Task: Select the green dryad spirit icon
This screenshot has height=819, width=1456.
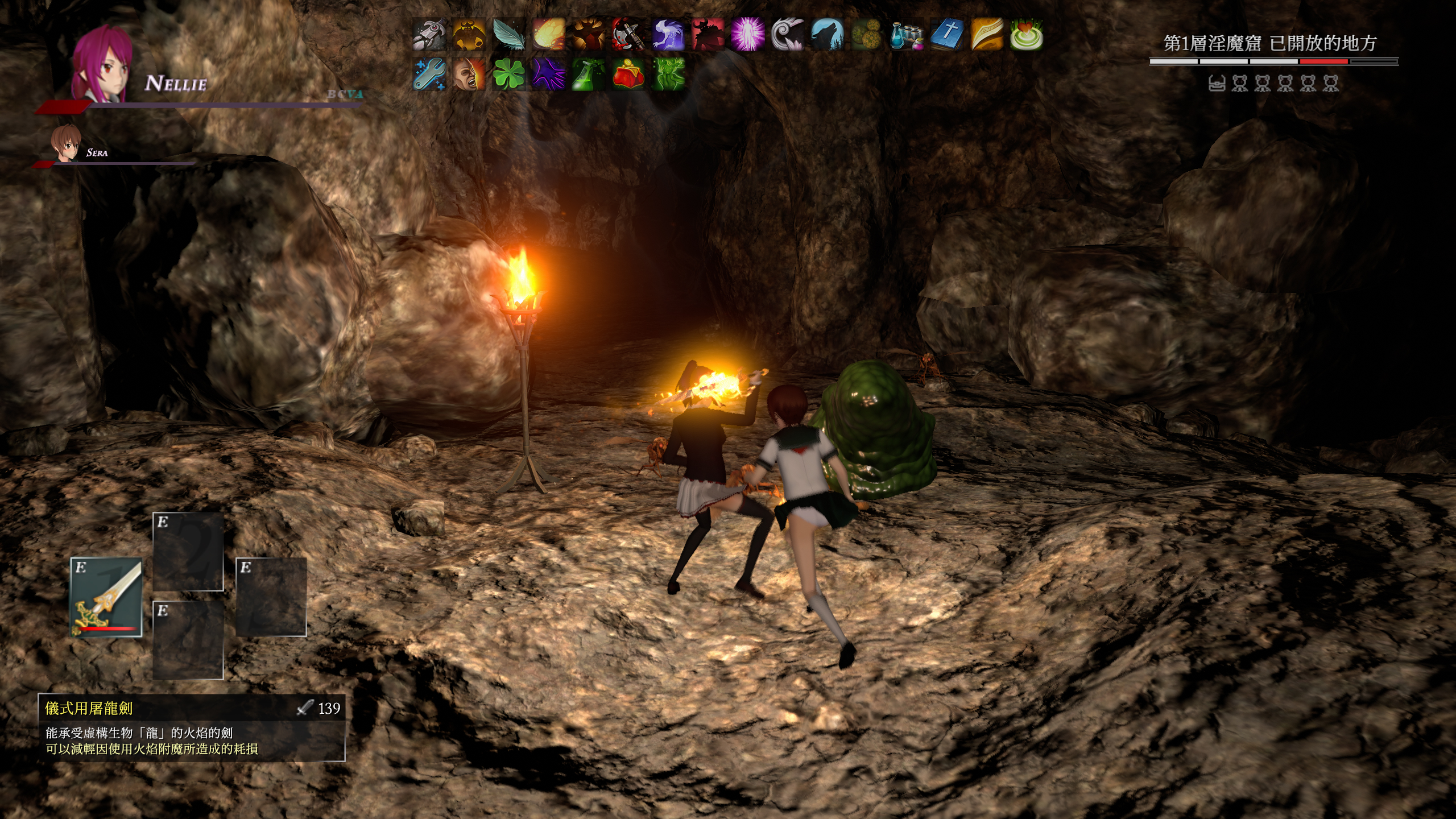Action: (x=668, y=74)
